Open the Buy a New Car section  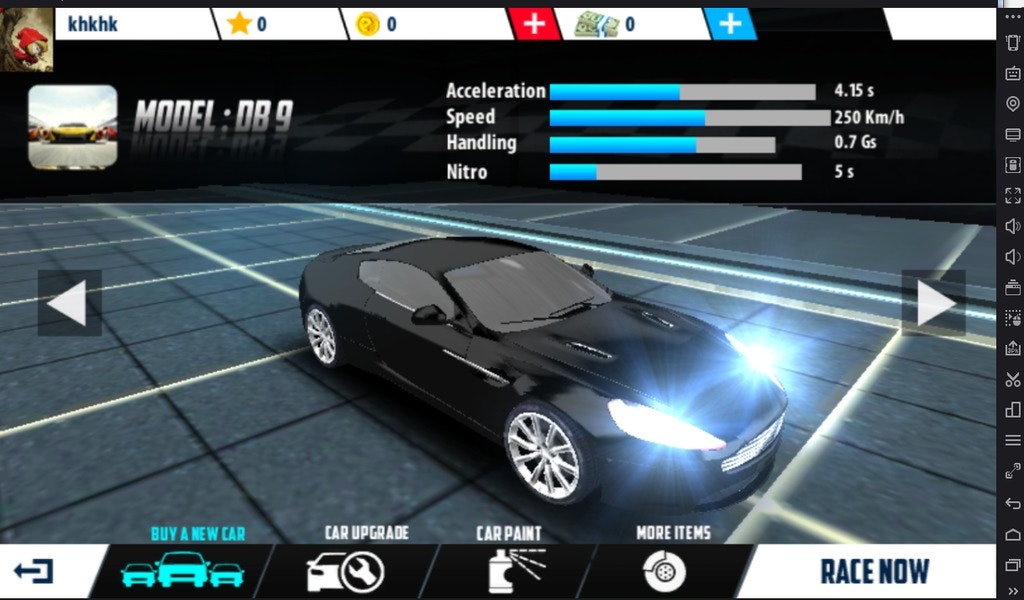183,571
